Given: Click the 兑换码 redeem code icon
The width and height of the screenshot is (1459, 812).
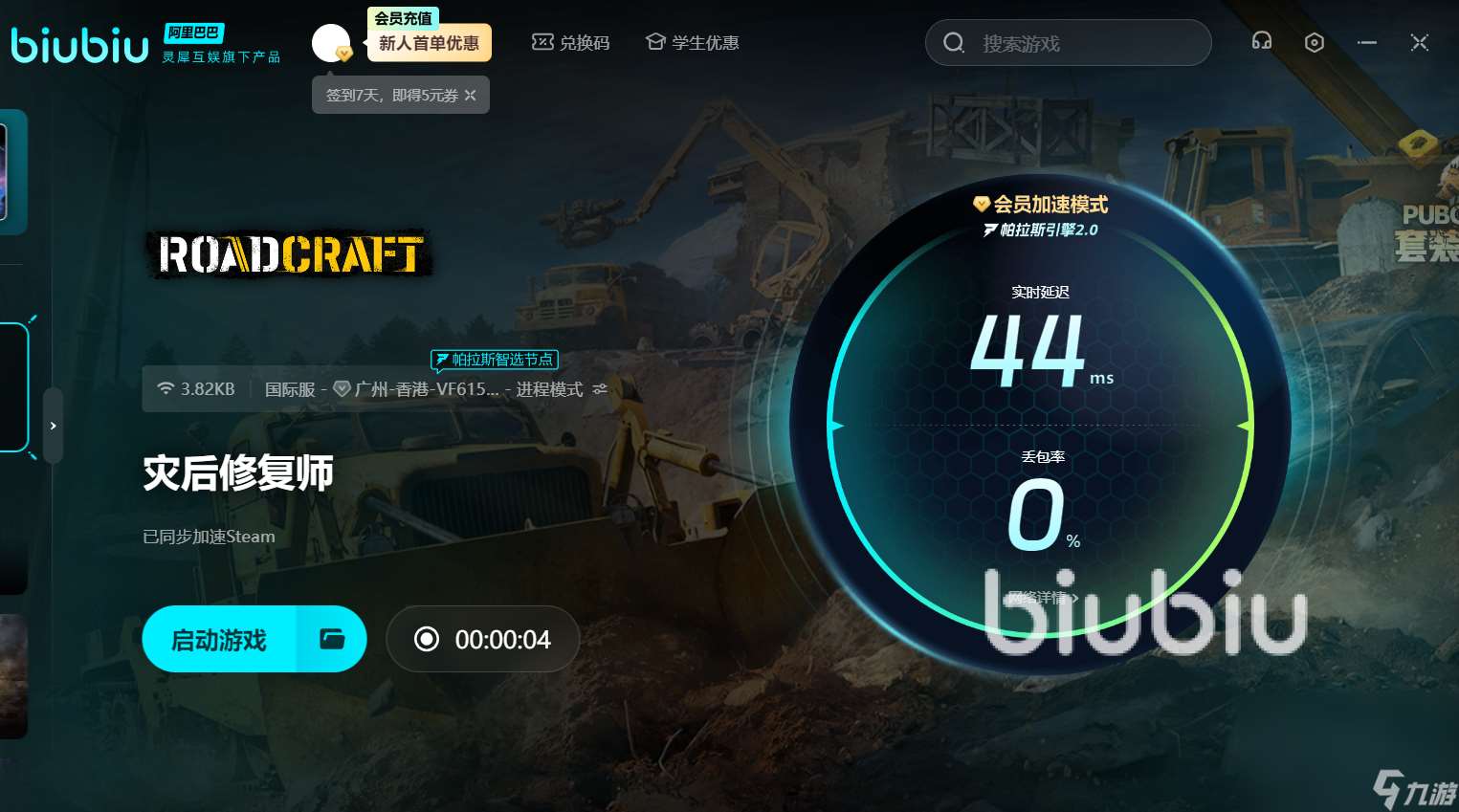Looking at the screenshot, I should pyautogui.click(x=542, y=42).
